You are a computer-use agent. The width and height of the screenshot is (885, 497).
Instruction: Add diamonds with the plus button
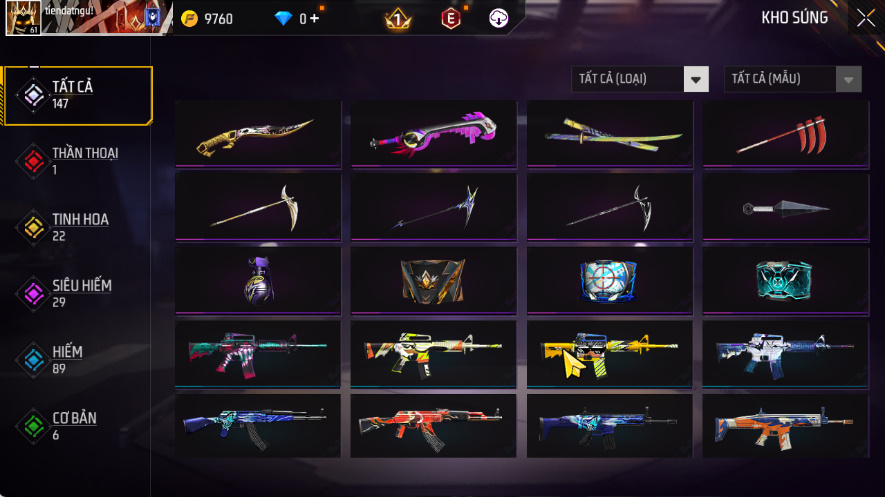tap(315, 19)
